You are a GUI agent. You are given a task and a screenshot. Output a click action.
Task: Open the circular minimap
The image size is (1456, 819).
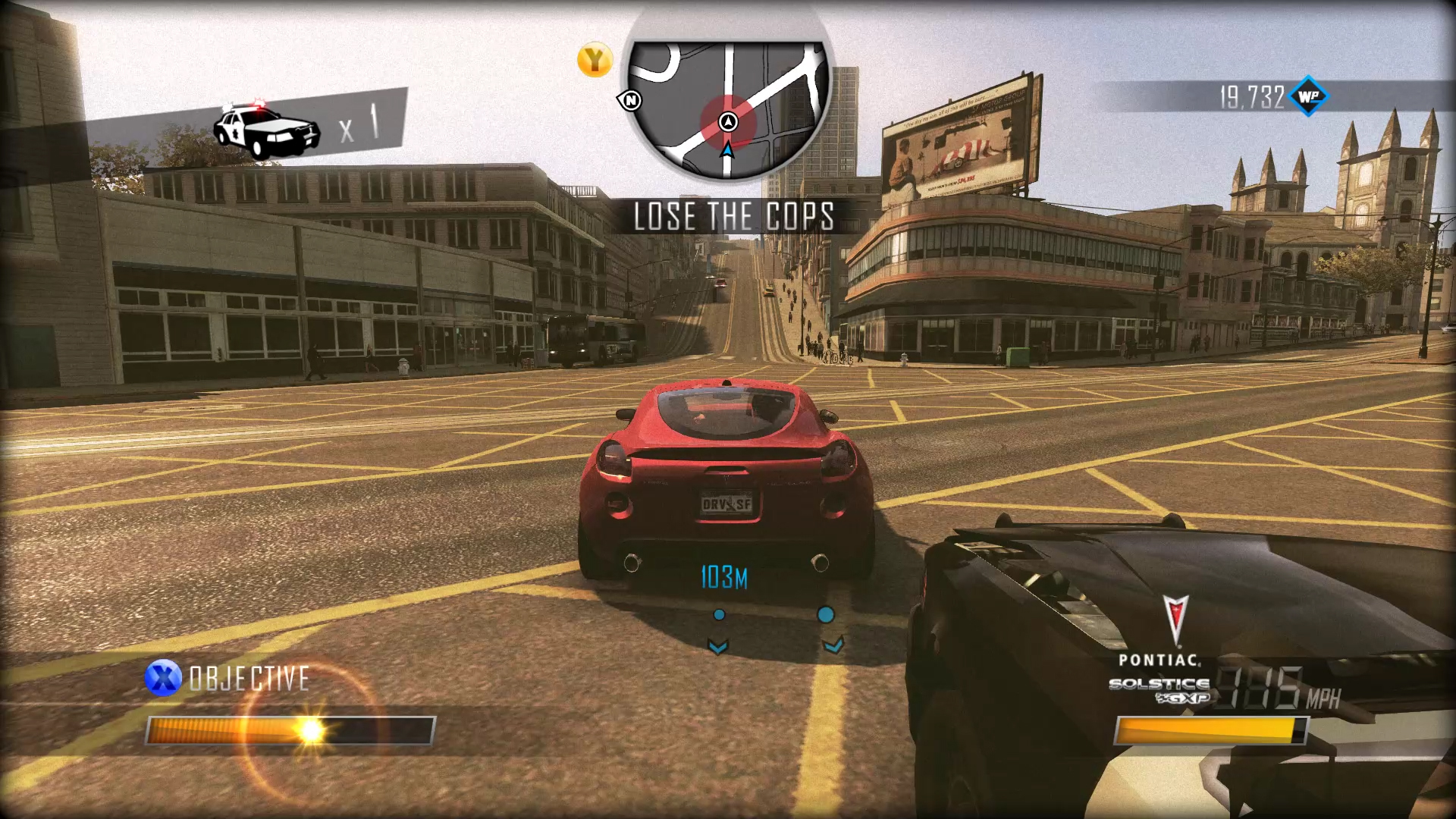click(x=728, y=106)
